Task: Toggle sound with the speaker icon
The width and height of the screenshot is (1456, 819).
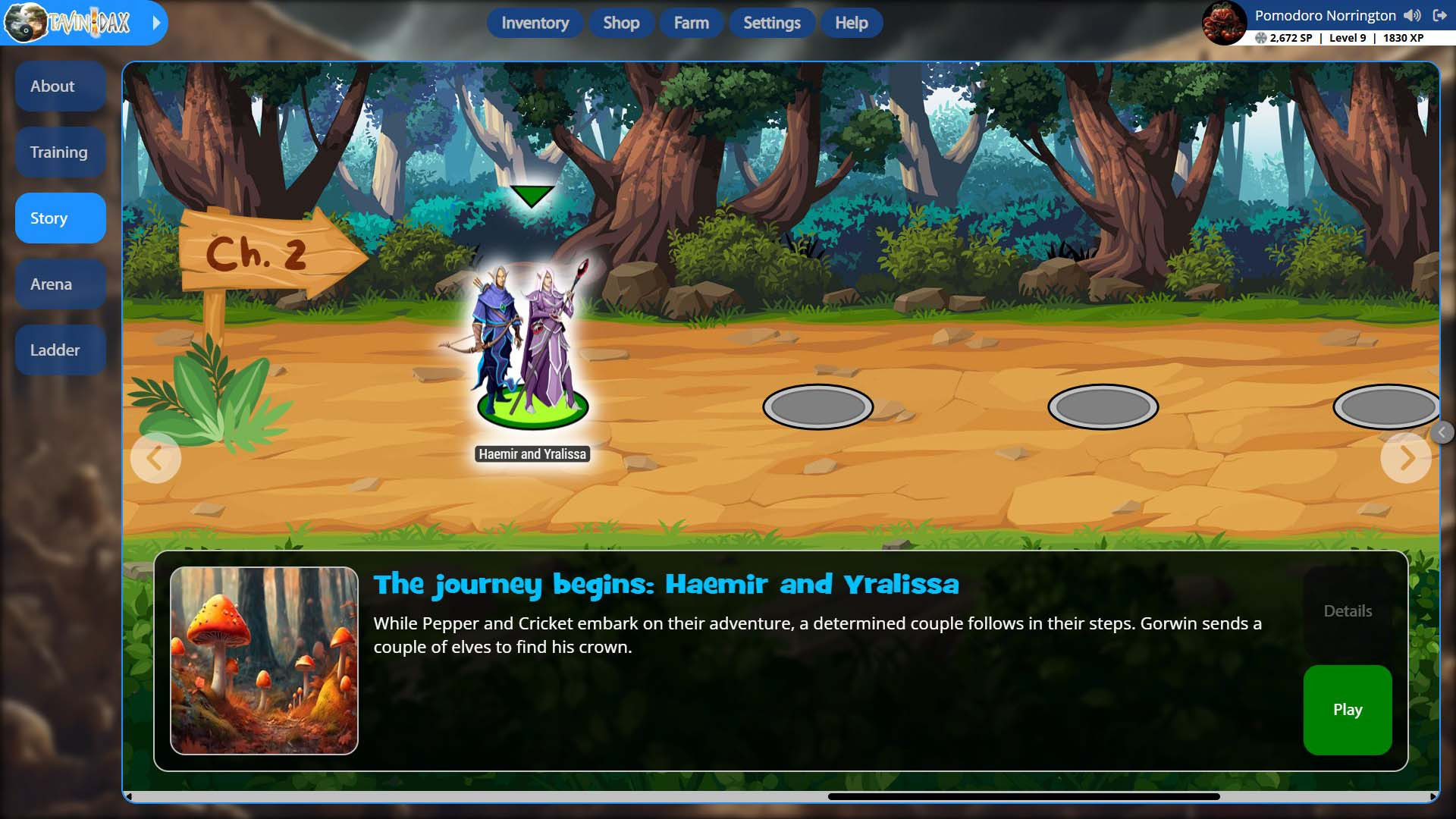Action: [x=1412, y=16]
